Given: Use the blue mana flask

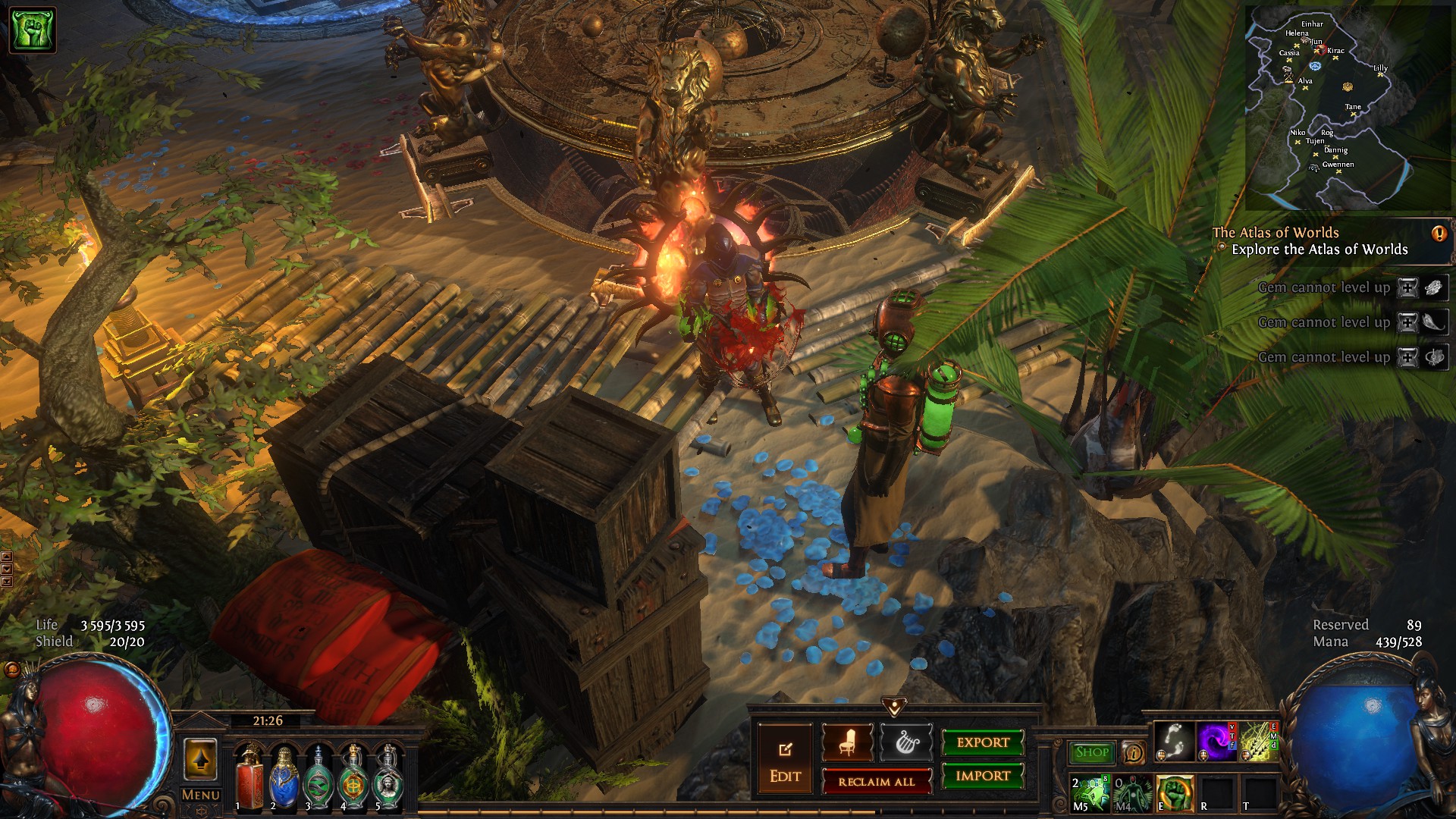Looking at the screenshot, I should pyautogui.click(x=284, y=776).
